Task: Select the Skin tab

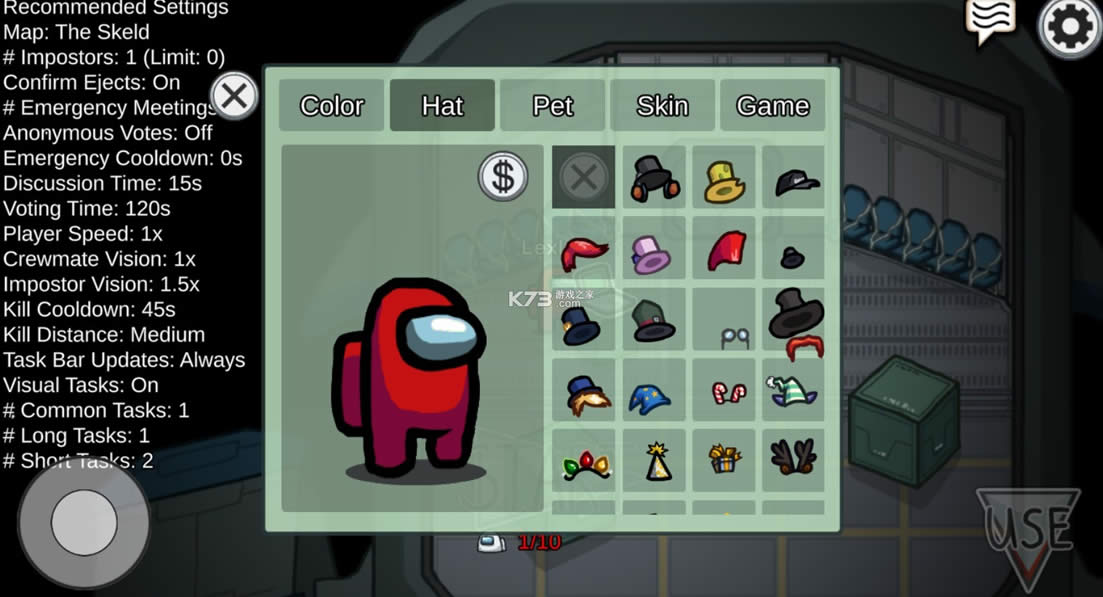Action: pyautogui.click(x=662, y=106)
